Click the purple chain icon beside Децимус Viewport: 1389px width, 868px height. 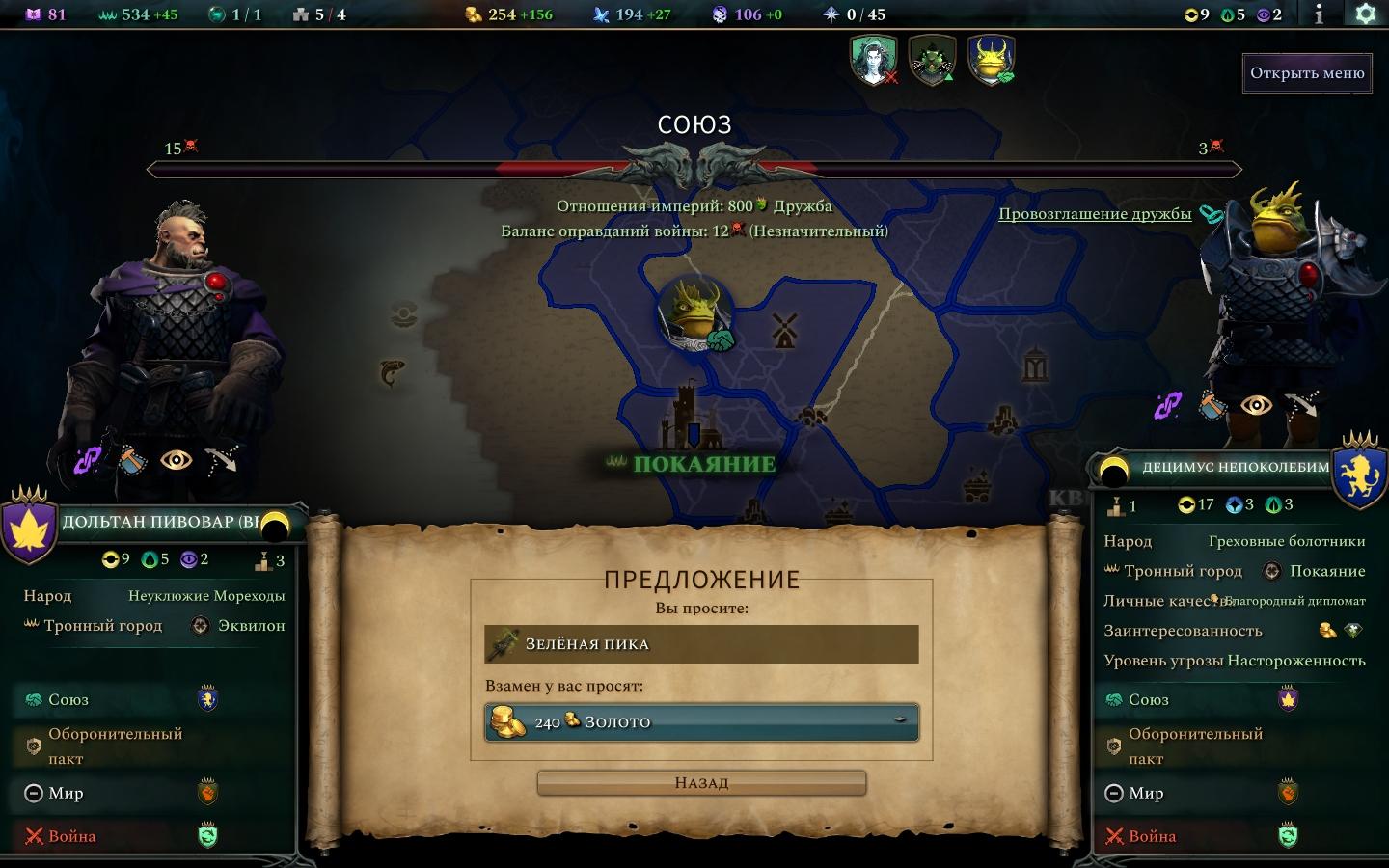pos(1168,406)
